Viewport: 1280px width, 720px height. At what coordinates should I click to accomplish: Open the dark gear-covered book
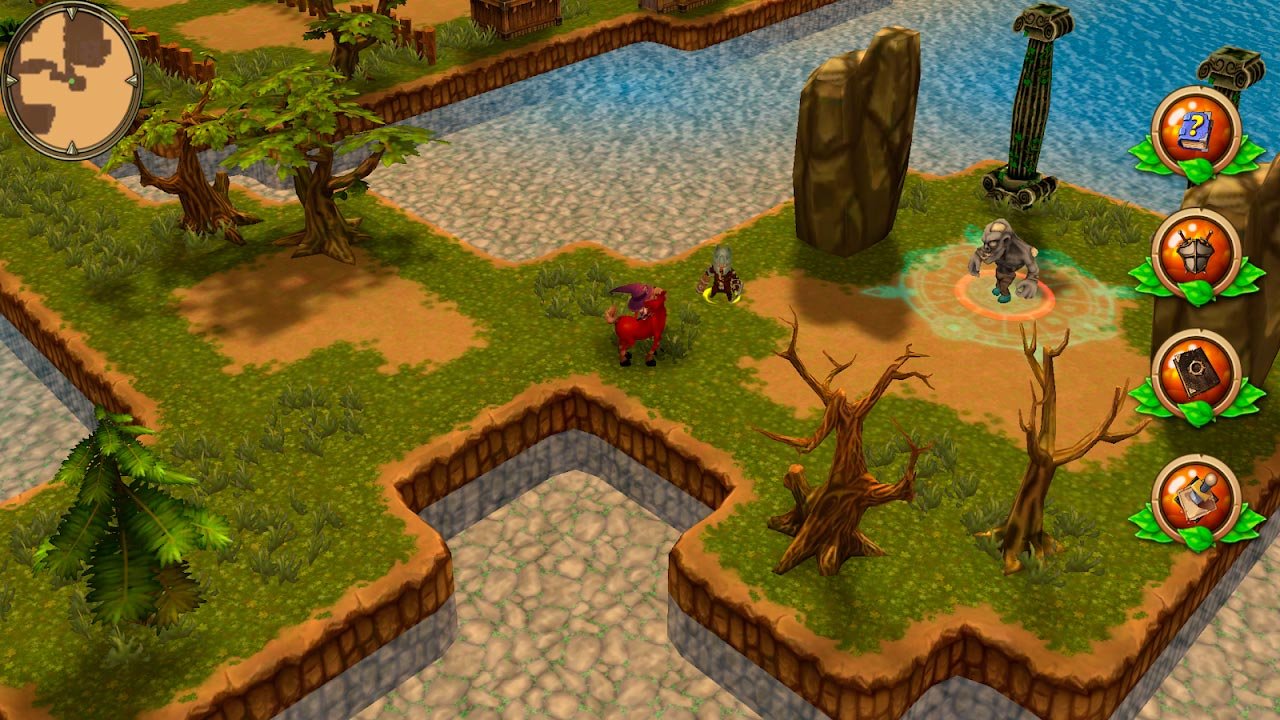point(1196,374)
